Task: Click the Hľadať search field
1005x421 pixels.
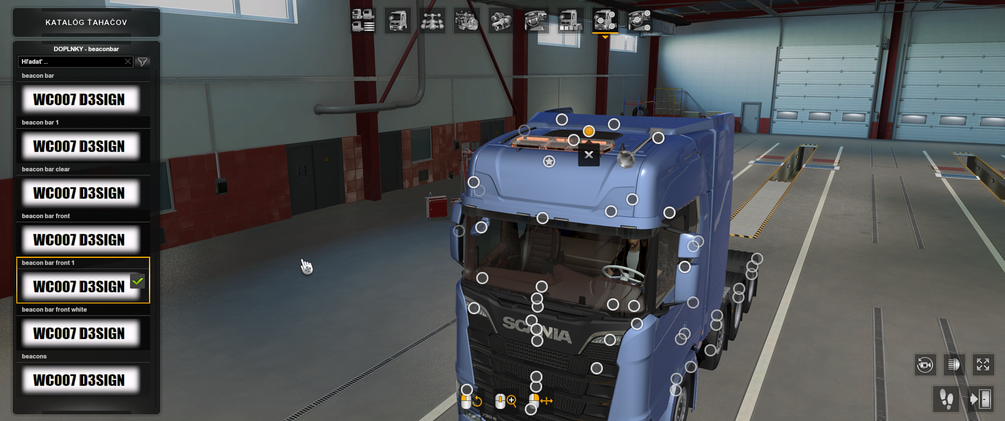Action: coord(70,62)
